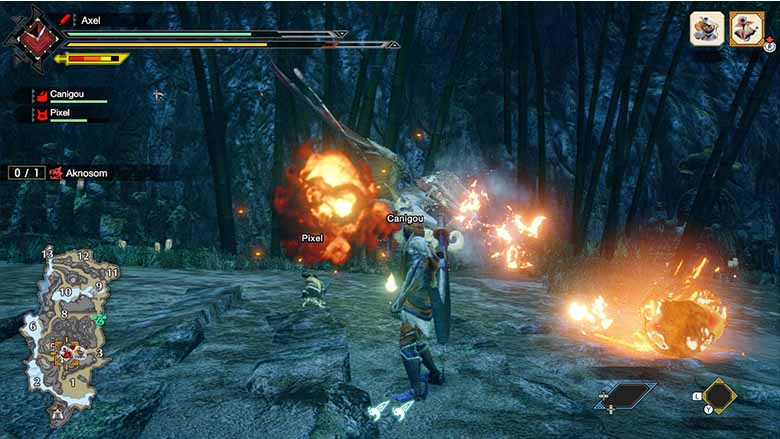Click the gold diamond item bar slot

(x=719, y=396)
